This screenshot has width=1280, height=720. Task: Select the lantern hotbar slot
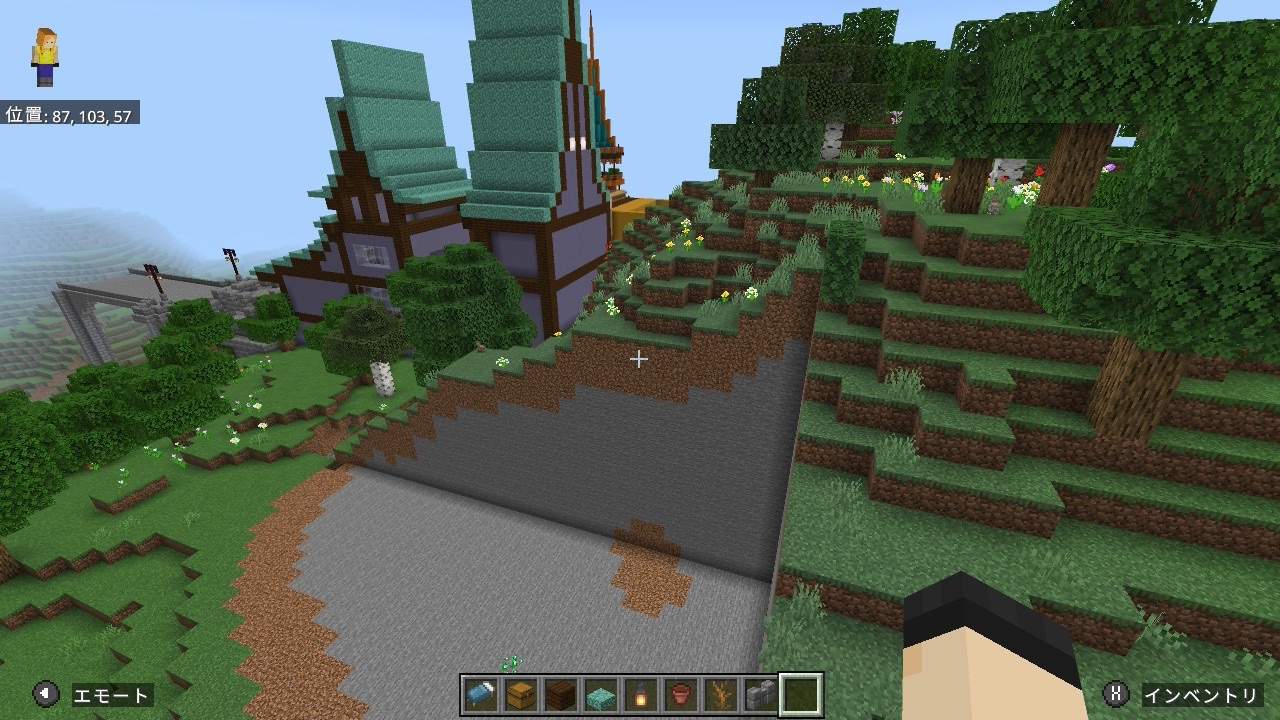(641, 694)
